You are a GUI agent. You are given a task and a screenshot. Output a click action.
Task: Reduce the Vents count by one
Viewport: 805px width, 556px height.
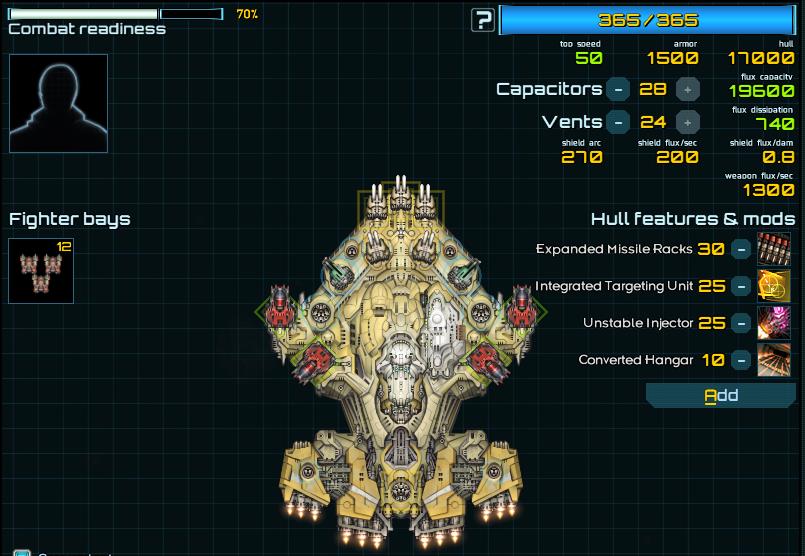click(619, 122)
